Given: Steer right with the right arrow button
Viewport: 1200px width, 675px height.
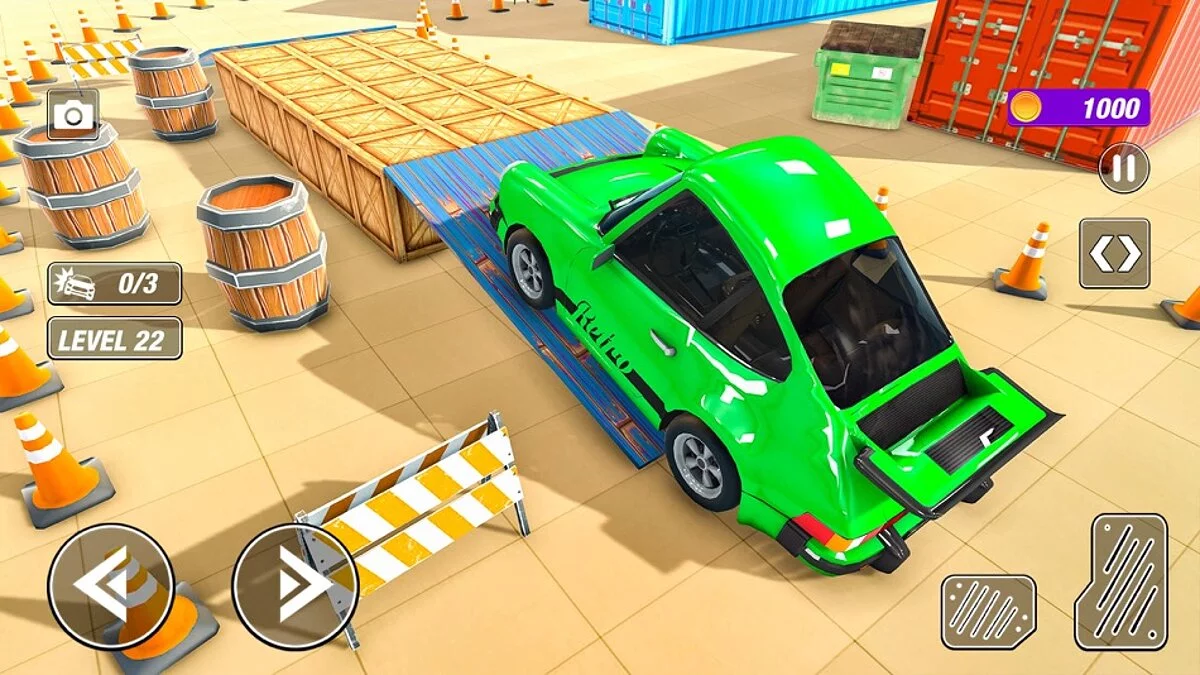Looking at the screenshot, I should pyautogui.click(x=294, y=586).
